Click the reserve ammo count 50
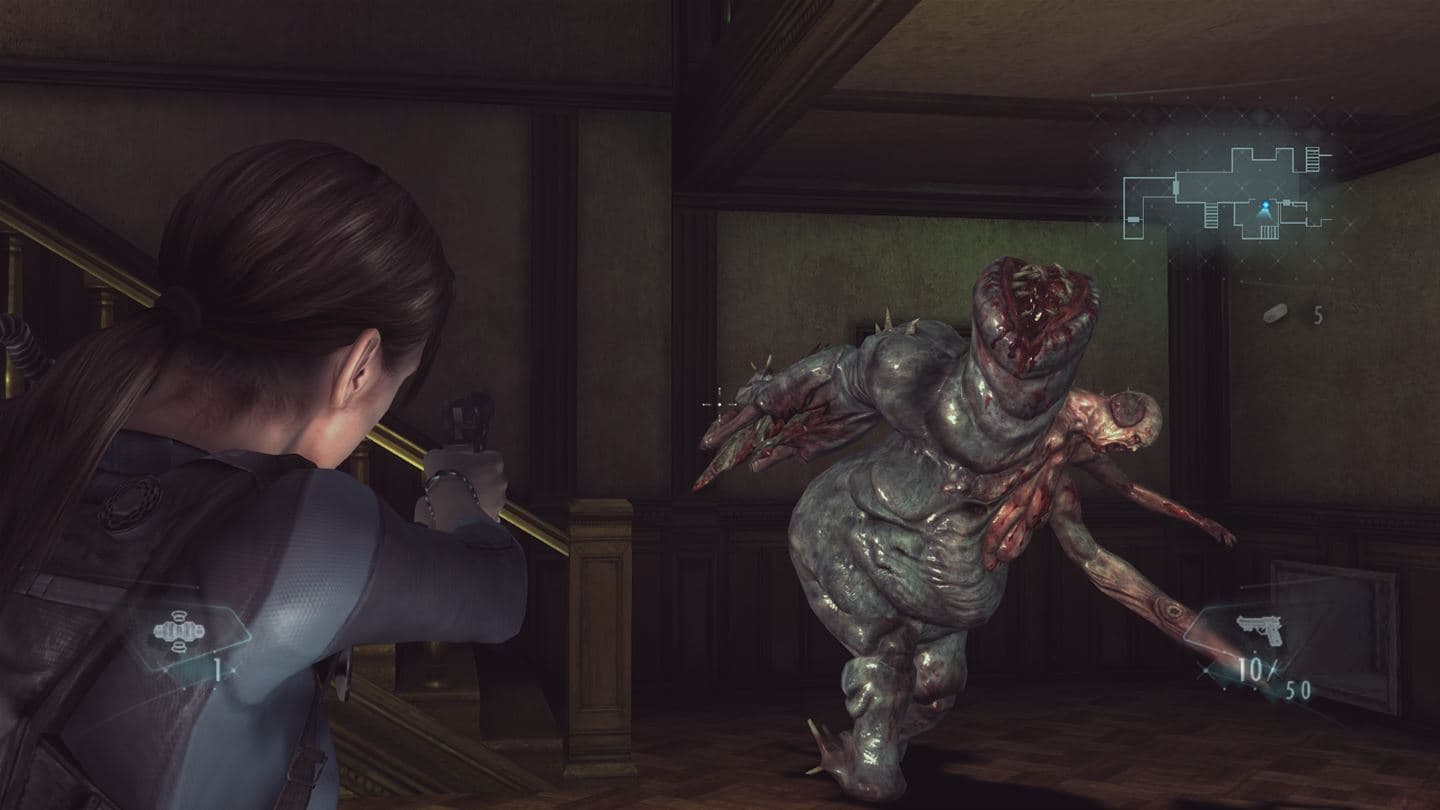The height and width of the screenshot is (810, 1440). tap(1298, 689)
